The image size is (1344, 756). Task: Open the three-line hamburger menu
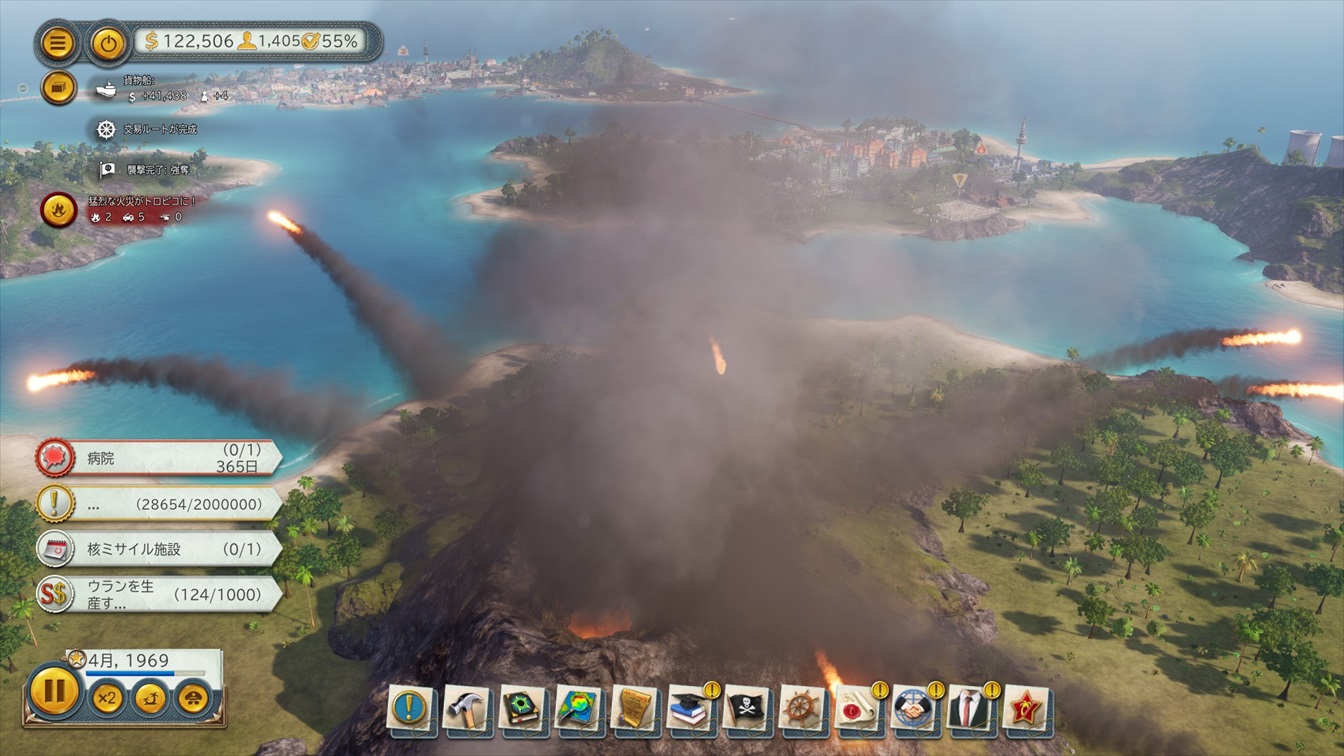[59, 42]
